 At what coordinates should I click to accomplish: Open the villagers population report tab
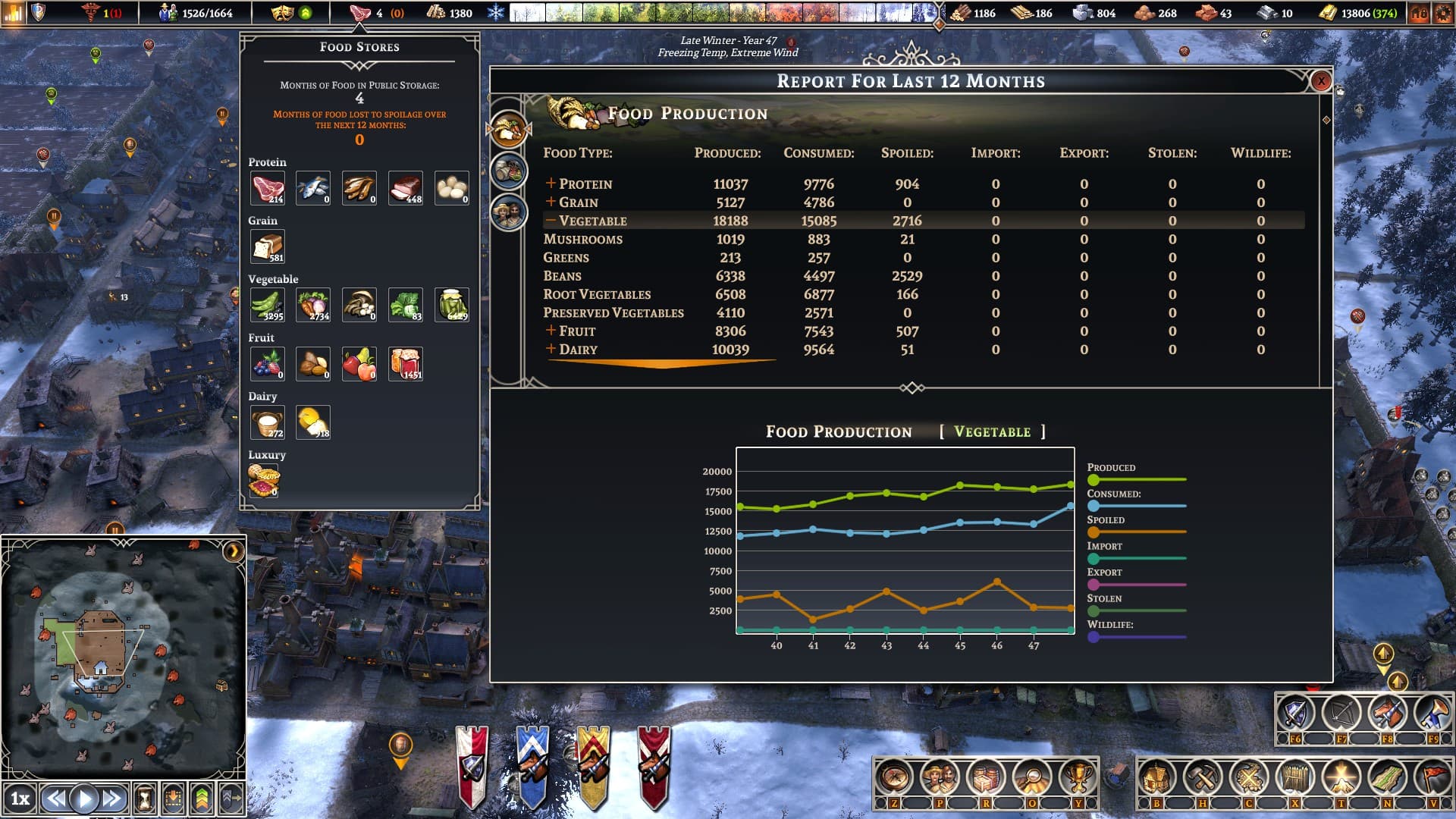(508, 212)
